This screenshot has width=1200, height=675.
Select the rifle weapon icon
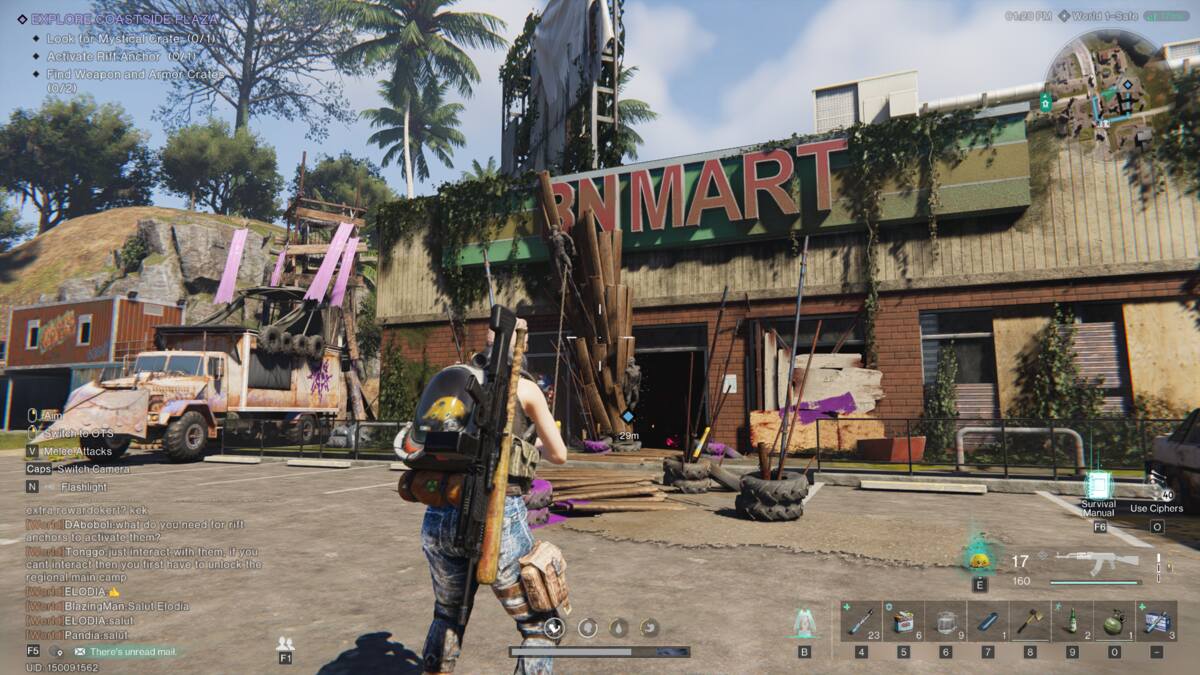pos(1097,563)
